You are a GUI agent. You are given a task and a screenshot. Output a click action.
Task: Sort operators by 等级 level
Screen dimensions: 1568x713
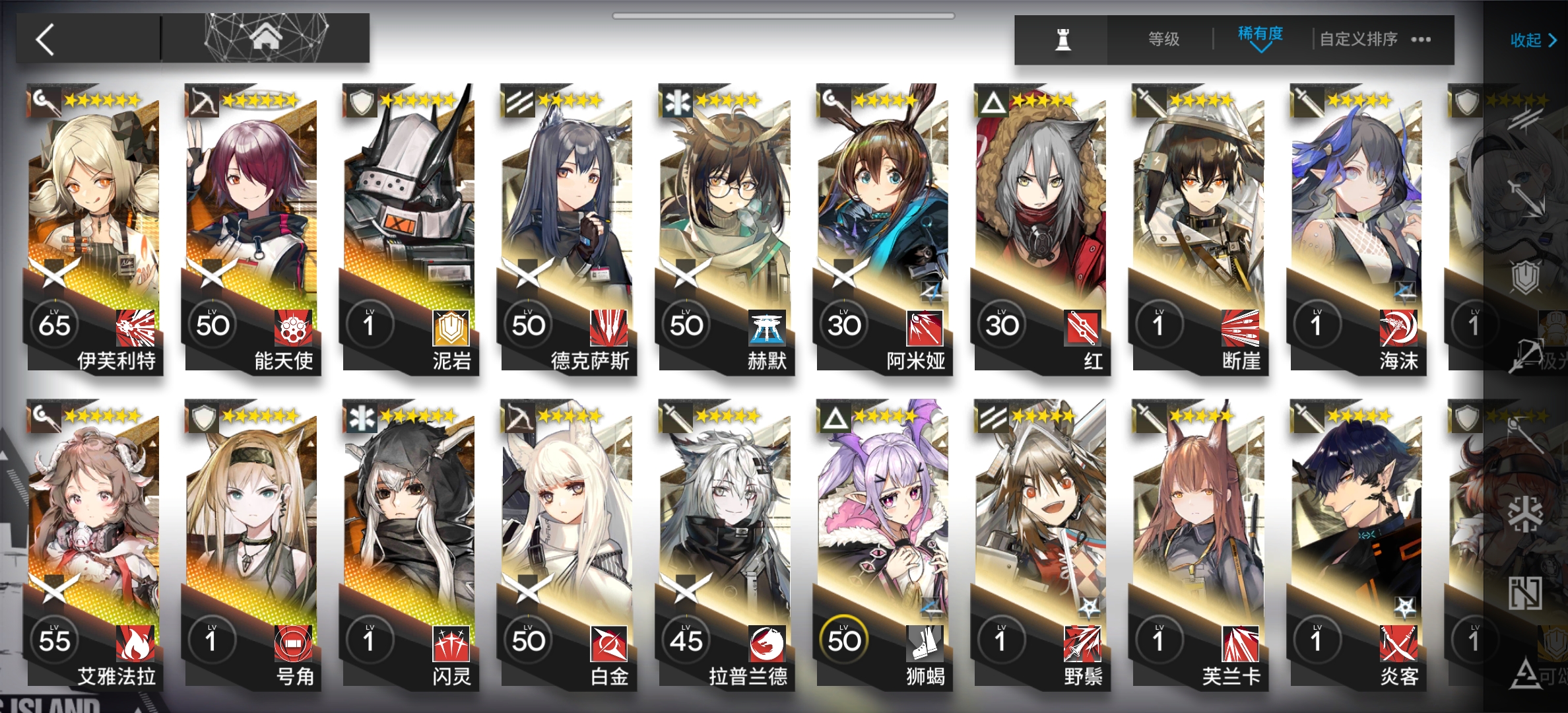(1163, 40)
